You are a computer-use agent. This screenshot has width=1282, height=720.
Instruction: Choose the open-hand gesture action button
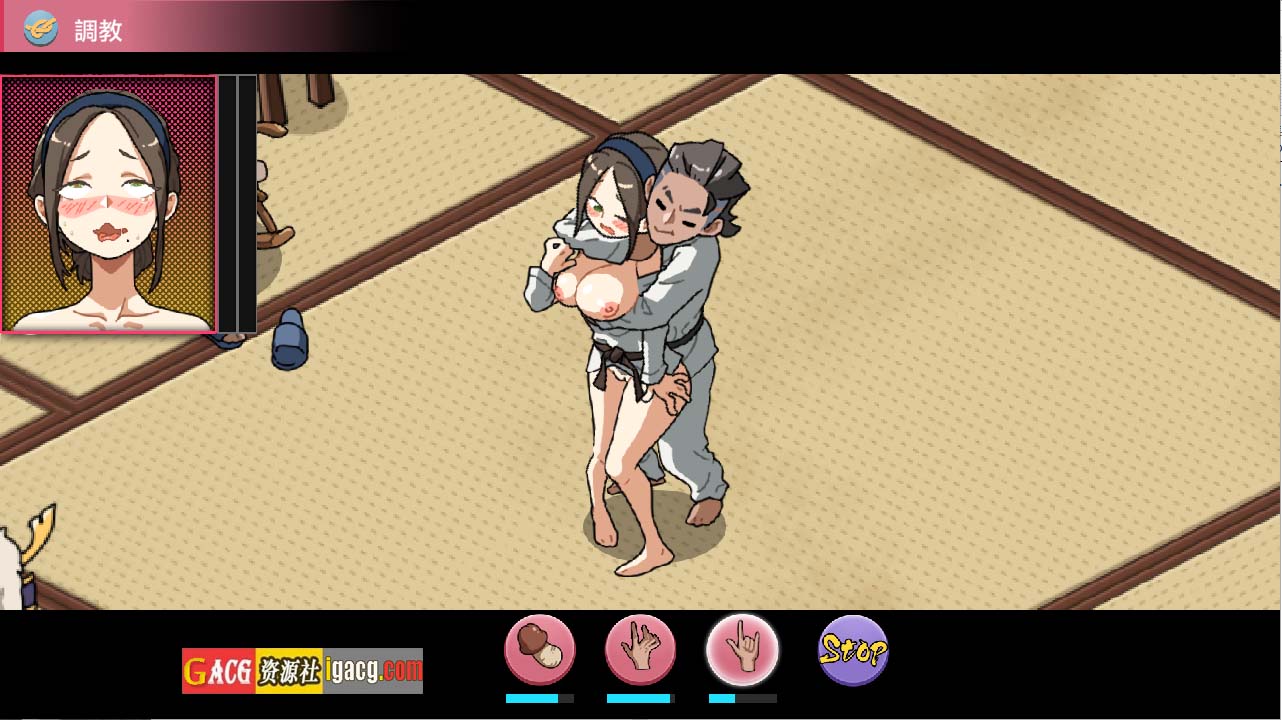pyautogui.click(x=640, y=651)
